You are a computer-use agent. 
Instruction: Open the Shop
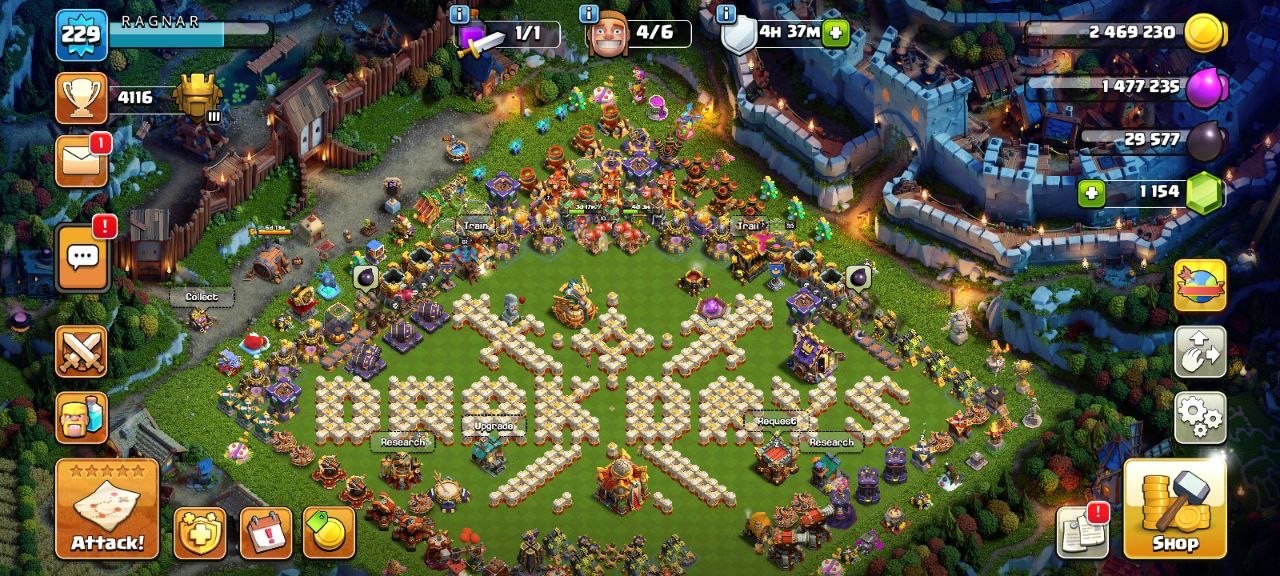coord(1175,509)
